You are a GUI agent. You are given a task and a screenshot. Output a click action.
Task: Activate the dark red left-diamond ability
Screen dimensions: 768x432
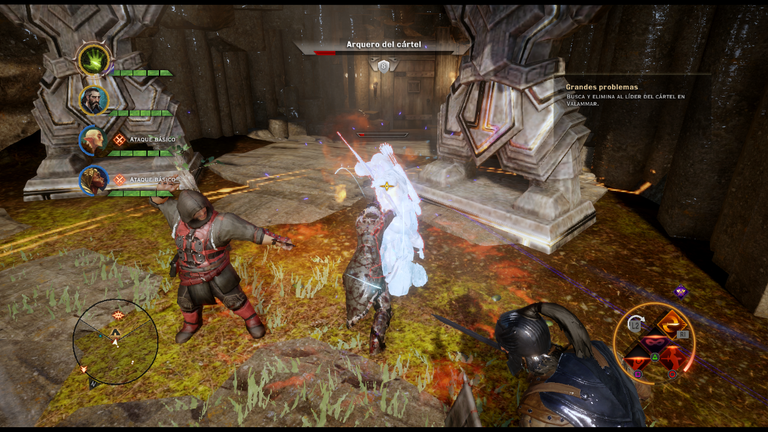(x=637, y=357)
